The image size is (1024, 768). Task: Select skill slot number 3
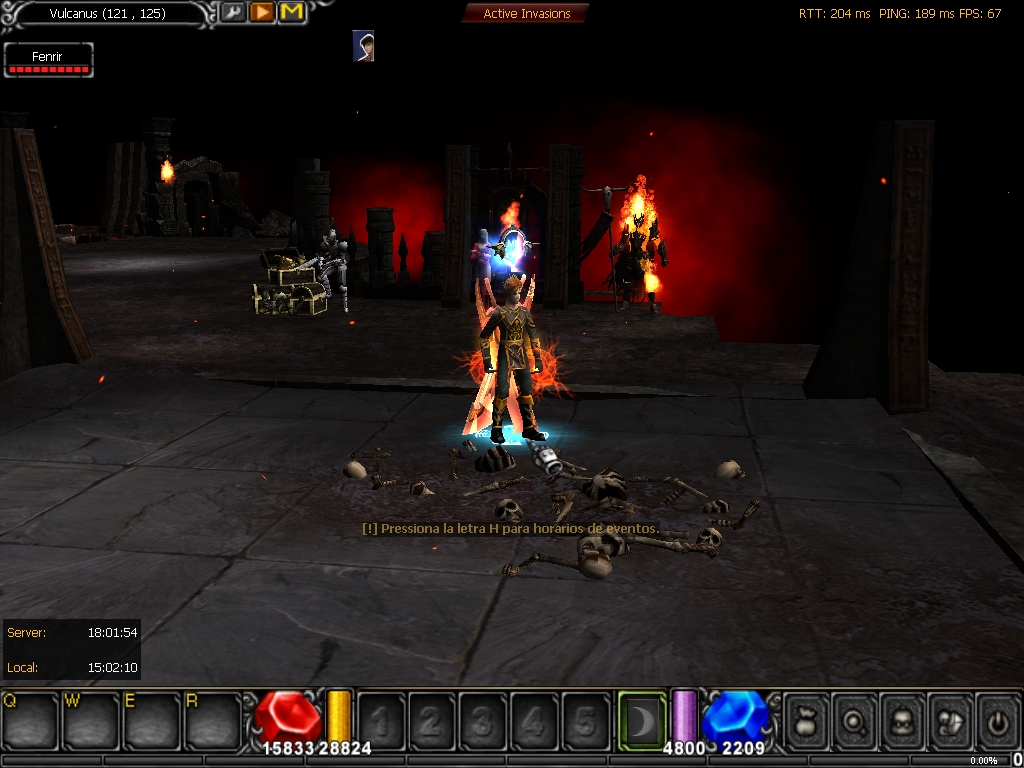coord(483,720)
